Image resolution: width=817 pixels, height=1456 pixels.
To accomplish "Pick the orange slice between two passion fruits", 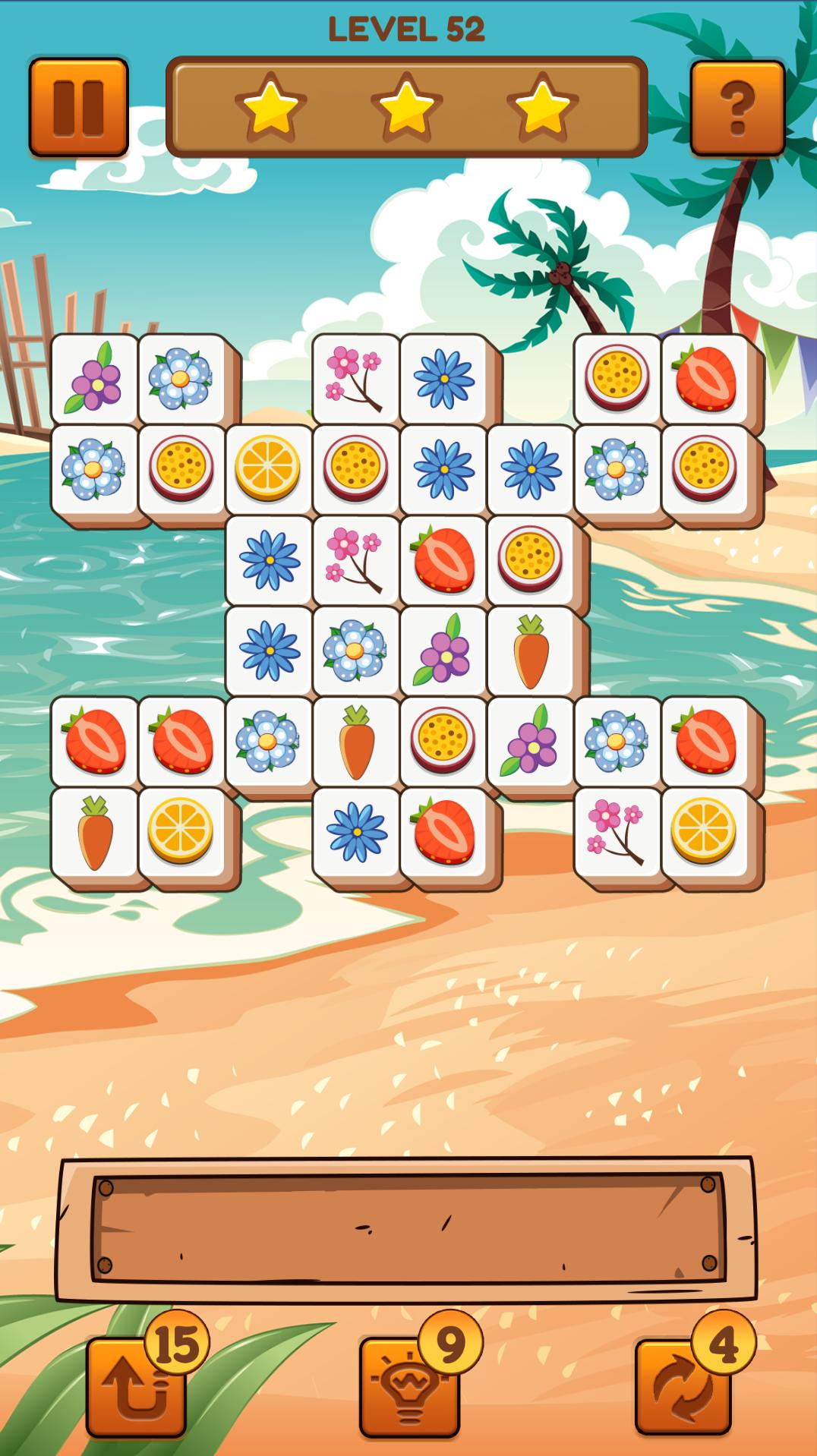I will pos(268,467).
